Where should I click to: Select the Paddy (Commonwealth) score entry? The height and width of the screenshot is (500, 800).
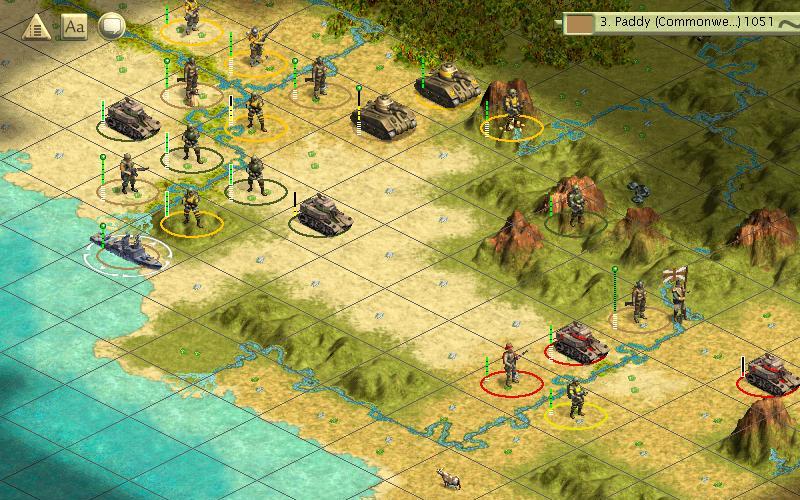pos(680,21)
